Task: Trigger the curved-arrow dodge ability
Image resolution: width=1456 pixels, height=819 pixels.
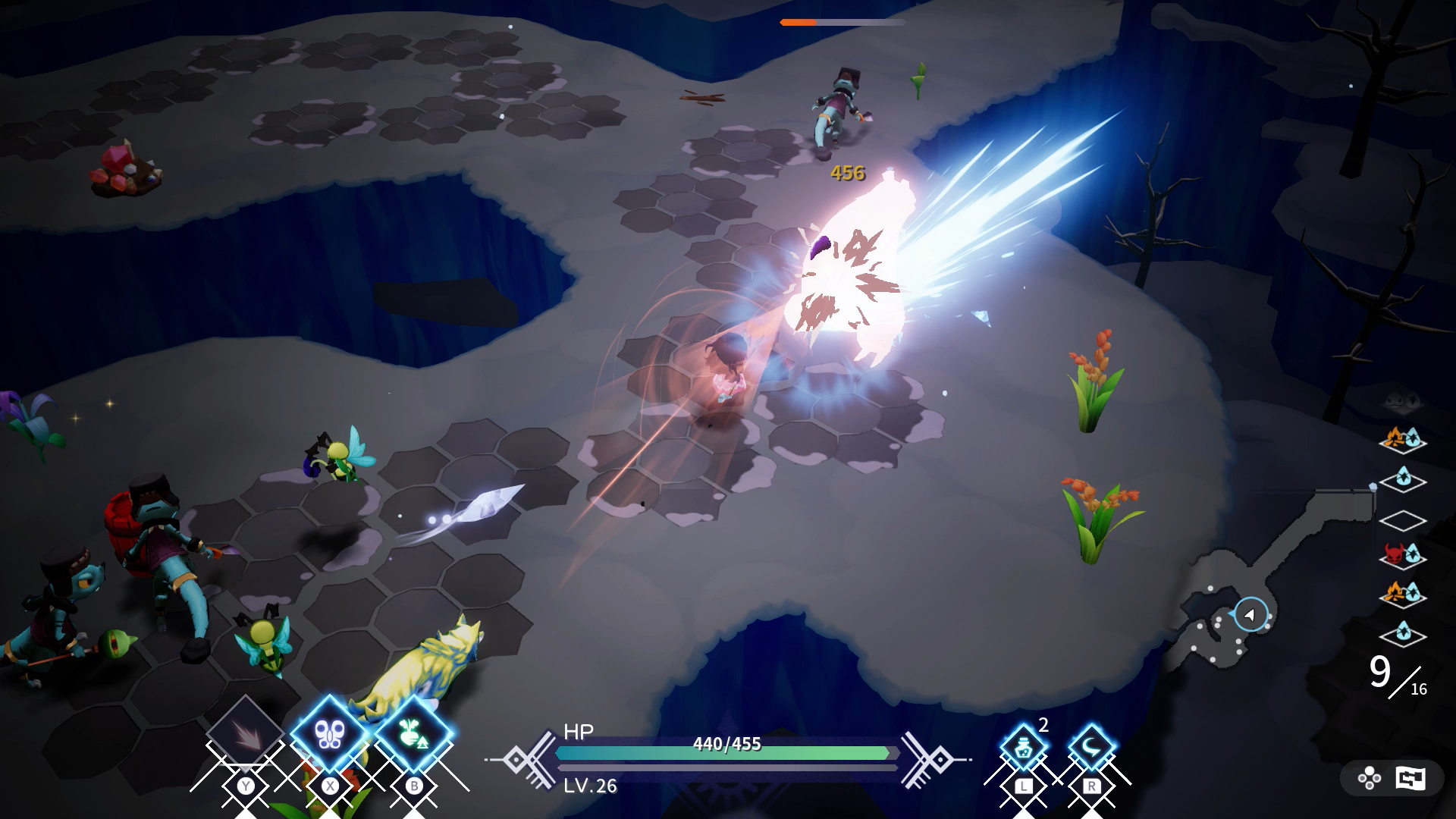Action: click(x=1091, y=748)
